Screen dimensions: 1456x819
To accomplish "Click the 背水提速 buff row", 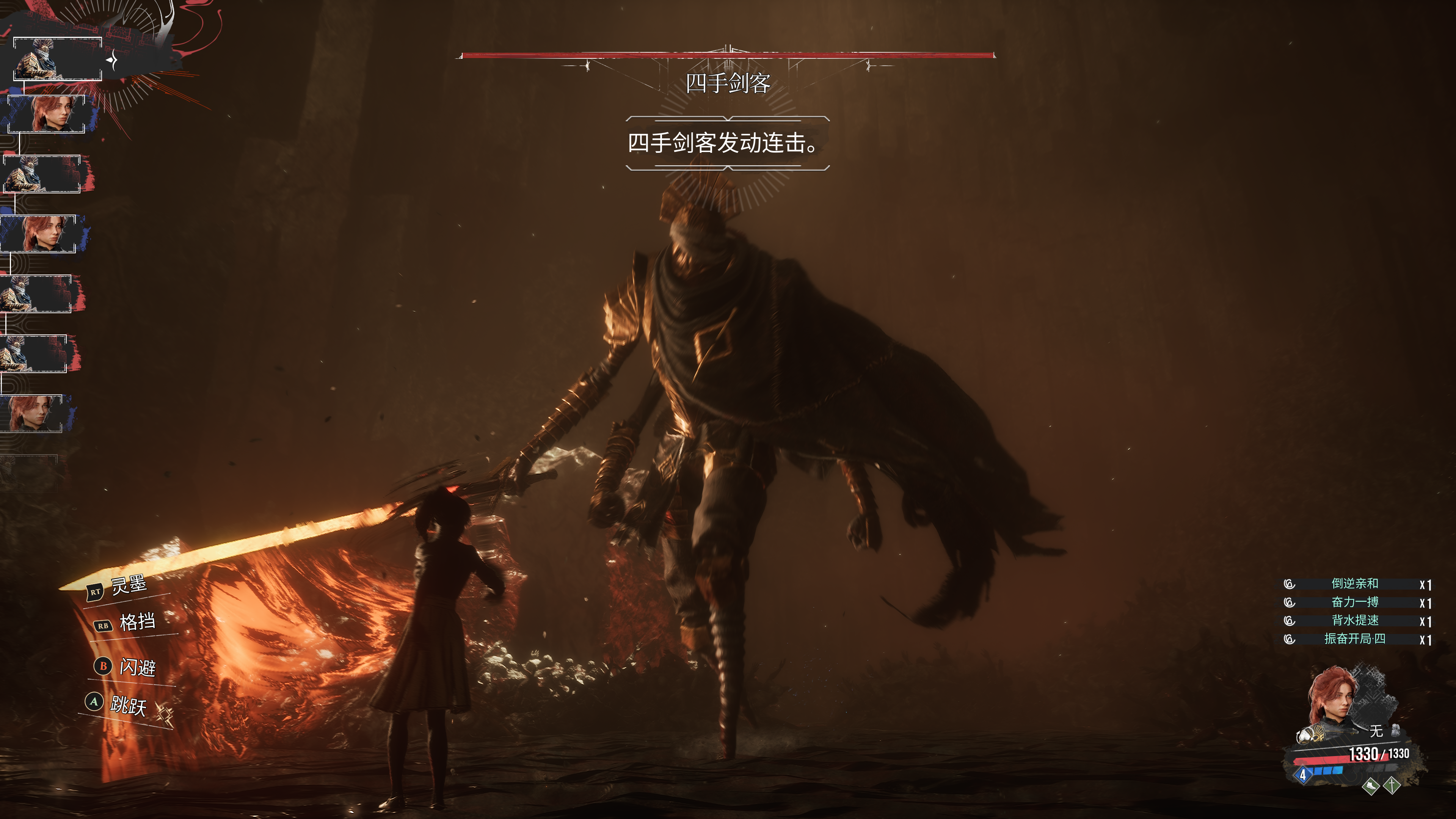I will tap(1354, 621).
